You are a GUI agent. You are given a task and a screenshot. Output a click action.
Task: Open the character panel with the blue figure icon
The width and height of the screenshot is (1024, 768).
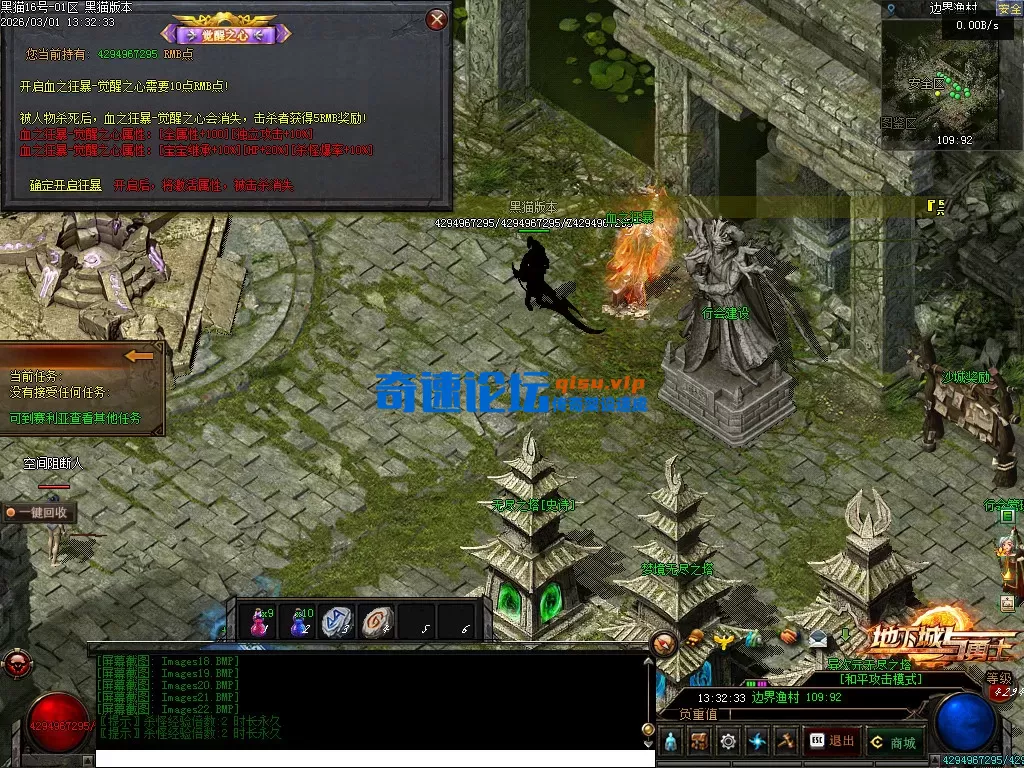pyautogui.click(x=670, y=741)
